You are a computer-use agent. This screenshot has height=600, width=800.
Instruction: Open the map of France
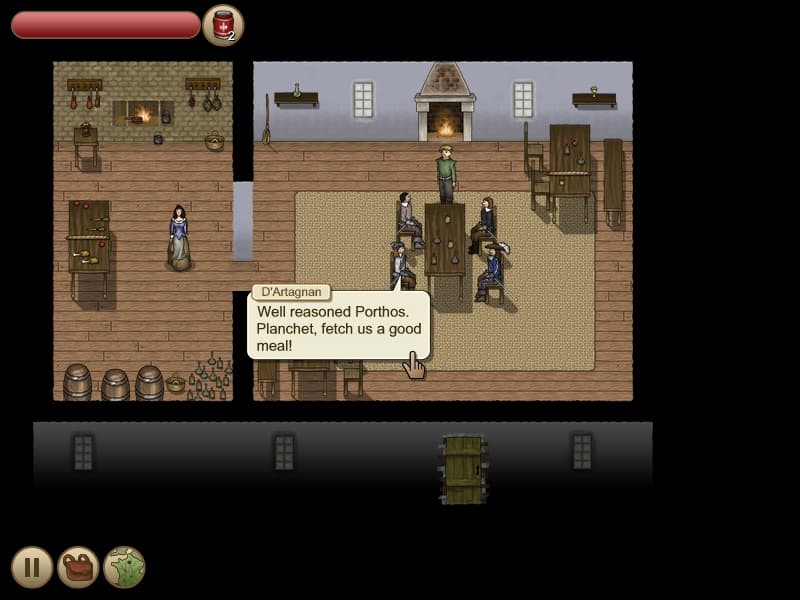coord(124,567)
